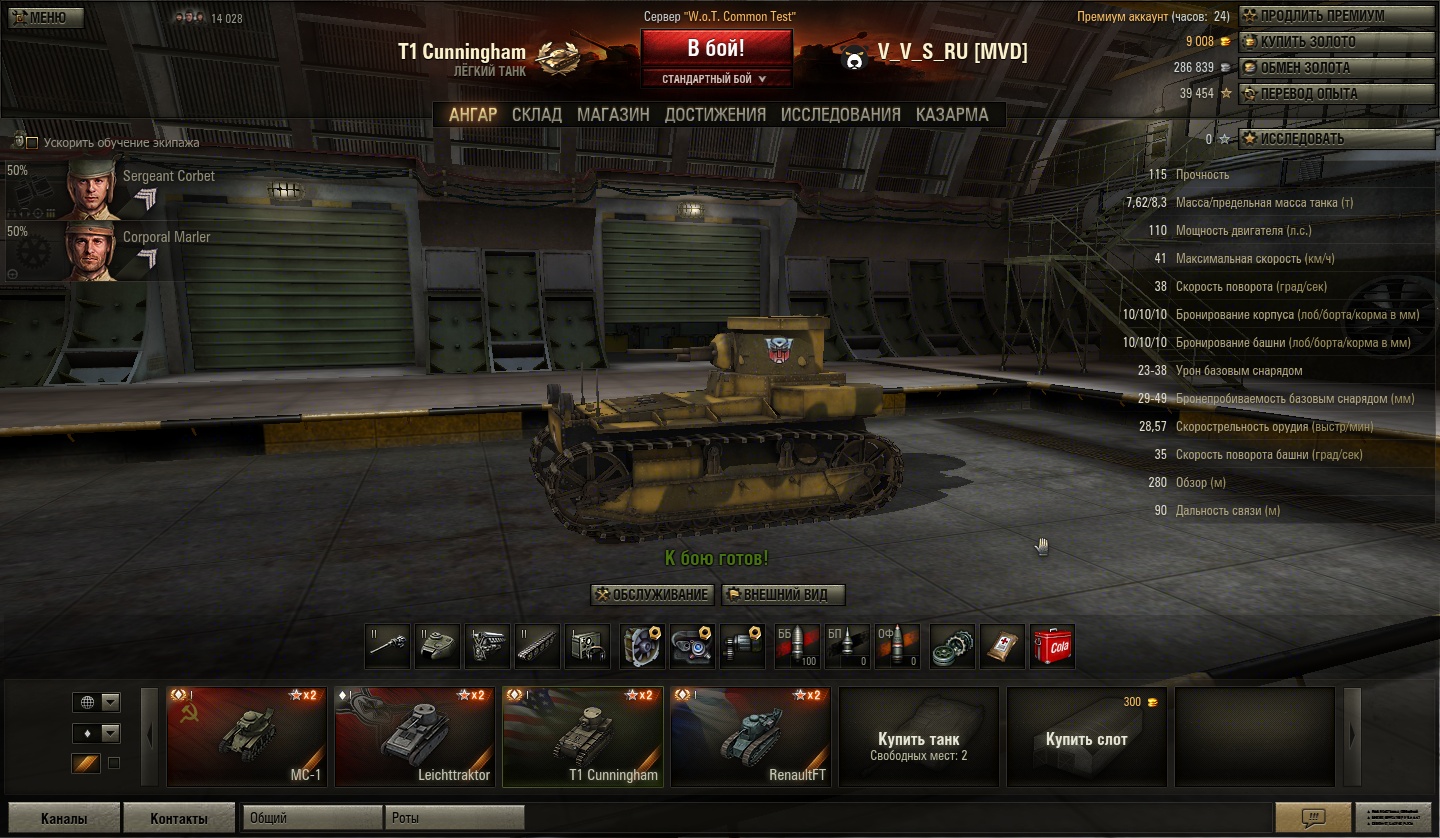The width and height of the screenshot is (1440, 838).
Task: Open the МЕНЮ button
Action: point(43,17)
